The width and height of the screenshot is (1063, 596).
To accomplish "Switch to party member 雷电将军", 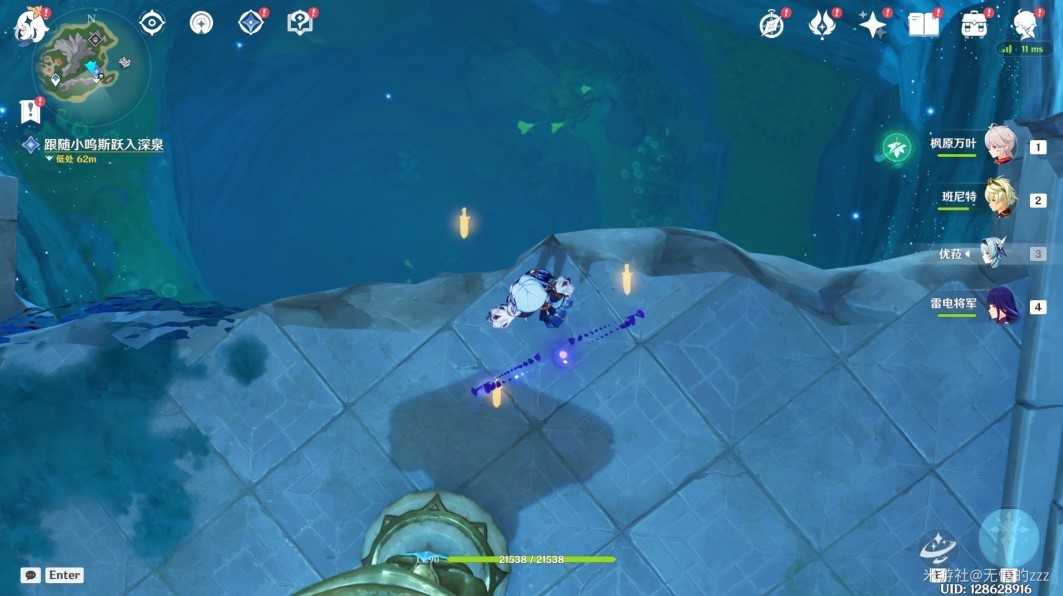I will [1000, 306].
